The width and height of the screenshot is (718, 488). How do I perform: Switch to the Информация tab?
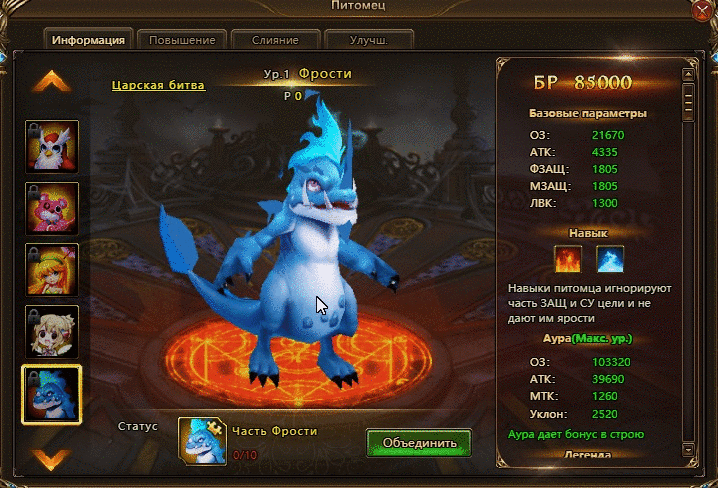click(x=88, y=41)
